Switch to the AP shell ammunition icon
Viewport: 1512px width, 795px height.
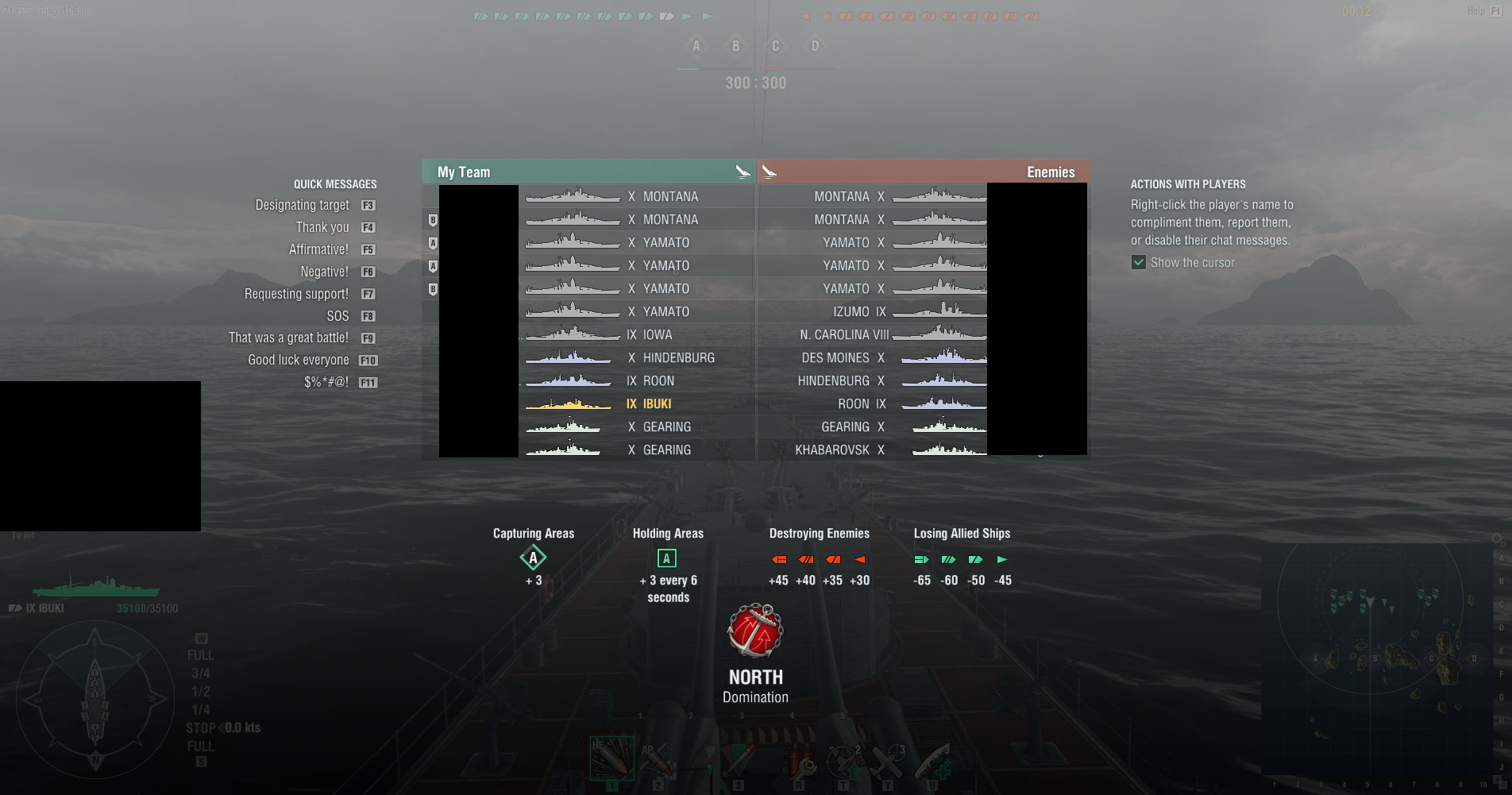coord(658,761)
